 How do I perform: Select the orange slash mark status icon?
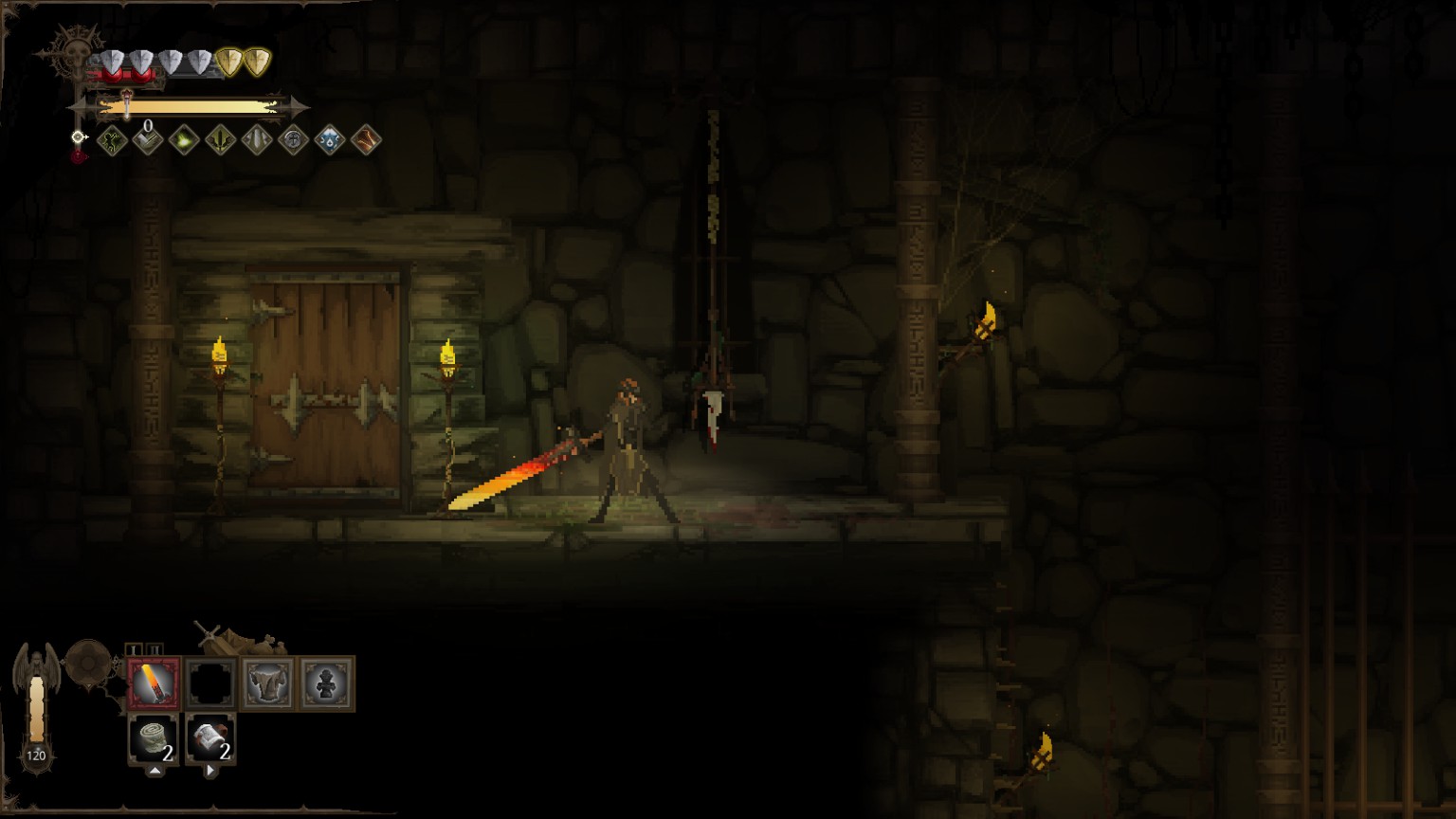coord(366,141)
